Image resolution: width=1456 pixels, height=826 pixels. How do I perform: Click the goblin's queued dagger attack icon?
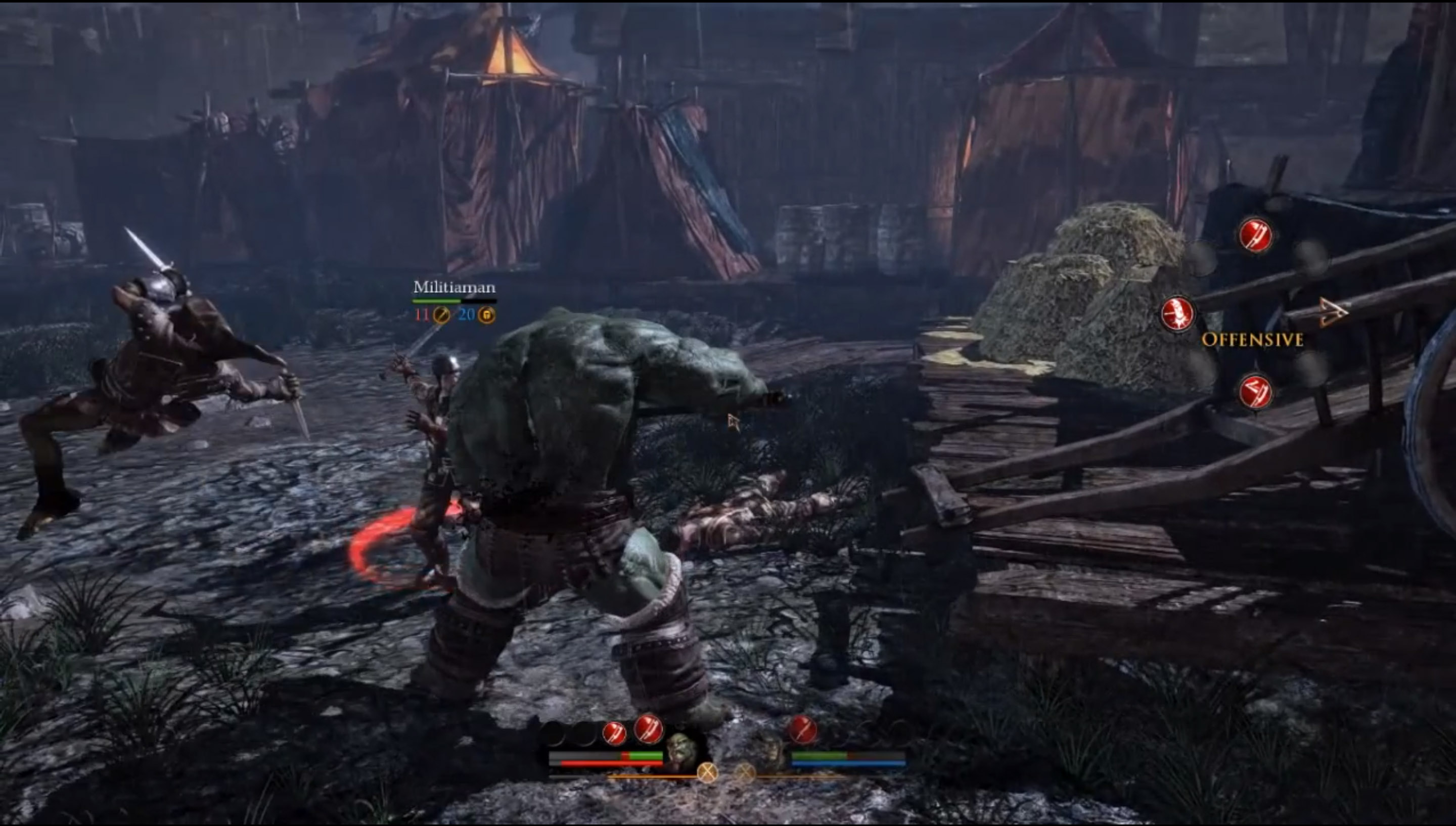pos(802,729)
